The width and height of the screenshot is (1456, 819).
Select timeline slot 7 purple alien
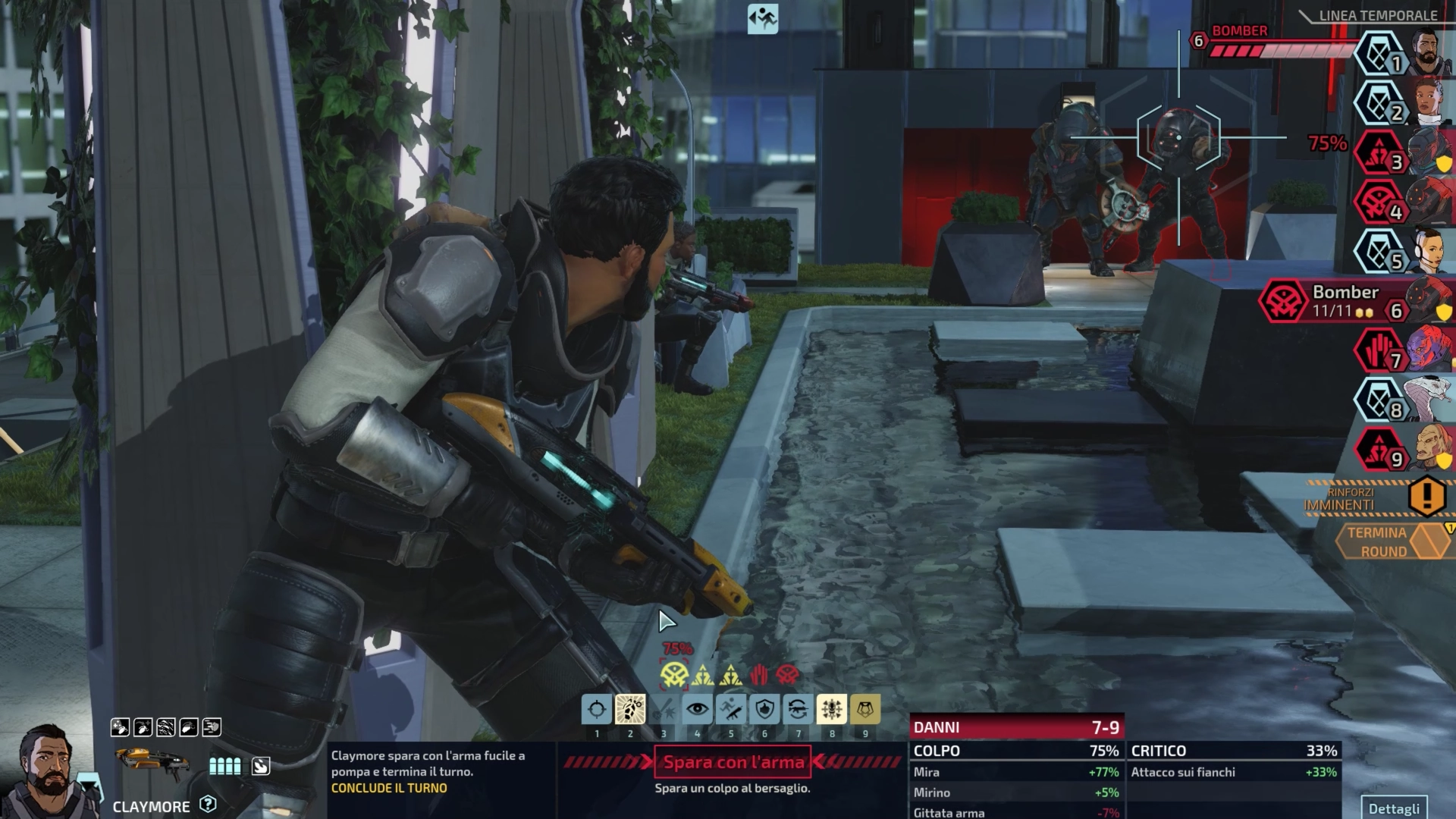tap(1424, 351)
